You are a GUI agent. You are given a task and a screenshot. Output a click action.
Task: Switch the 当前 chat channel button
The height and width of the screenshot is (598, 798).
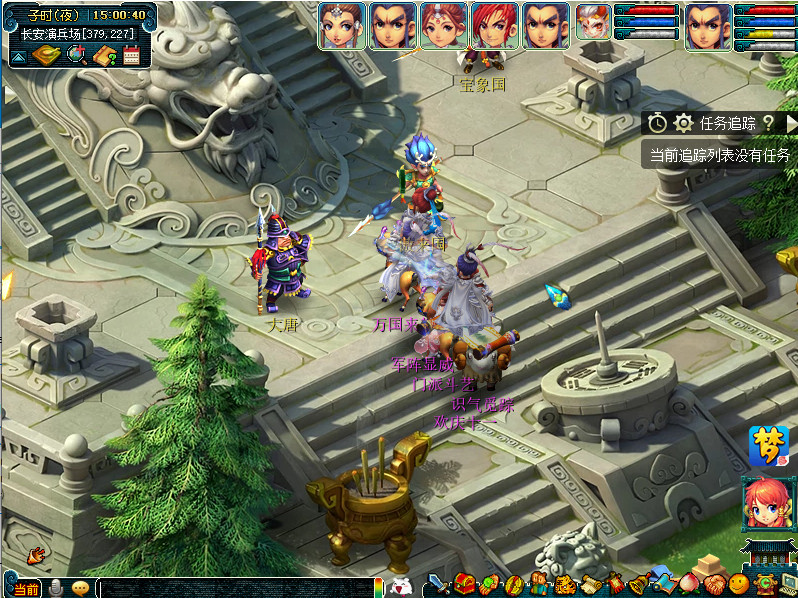point(27,589)
